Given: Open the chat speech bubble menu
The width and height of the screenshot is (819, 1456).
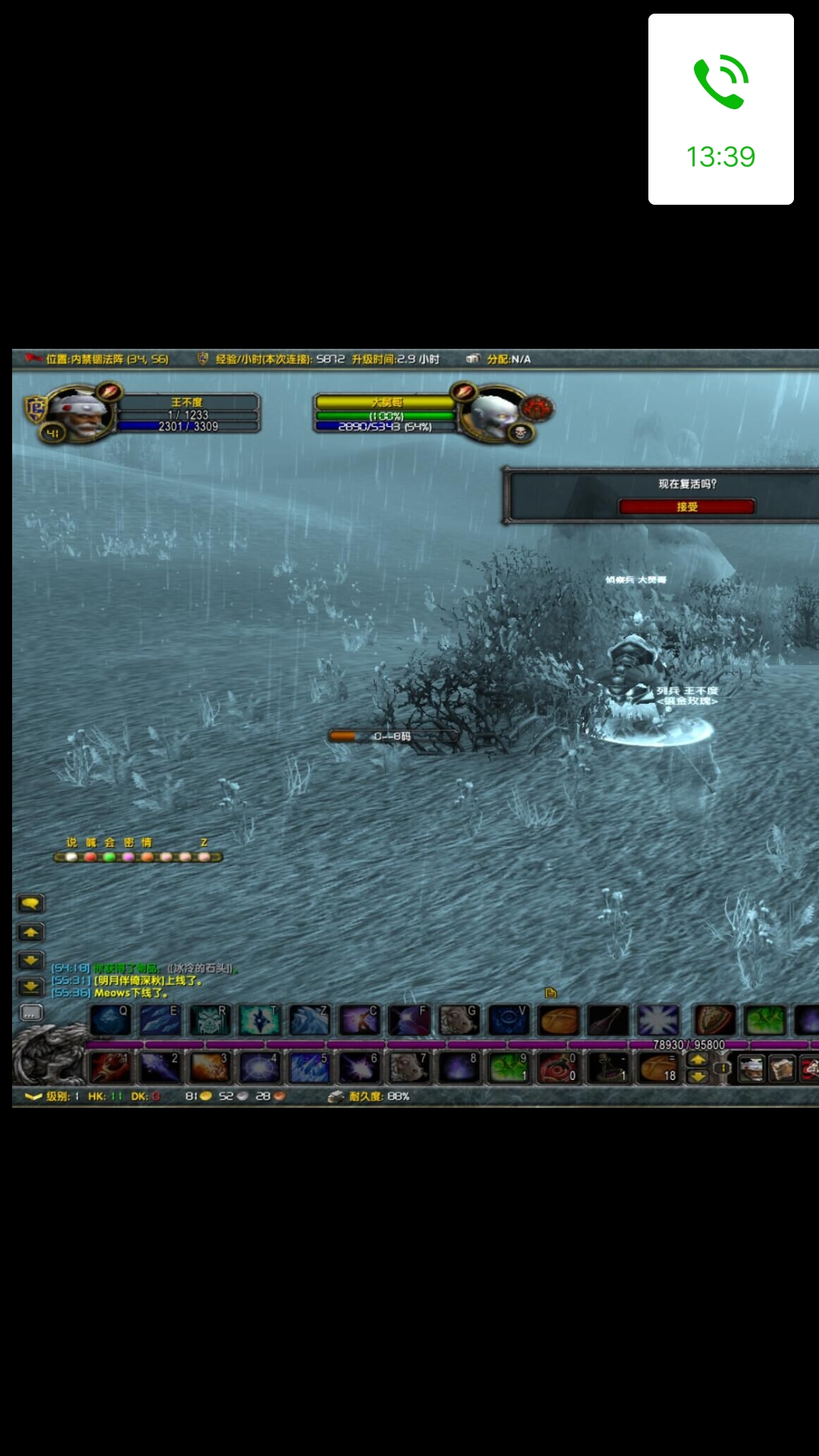Looking at the screenshot, I should coord(31,903).
